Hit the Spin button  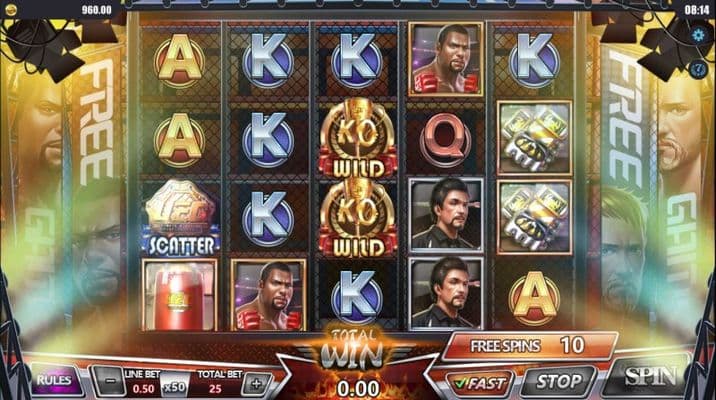click(x=651, y=377)
